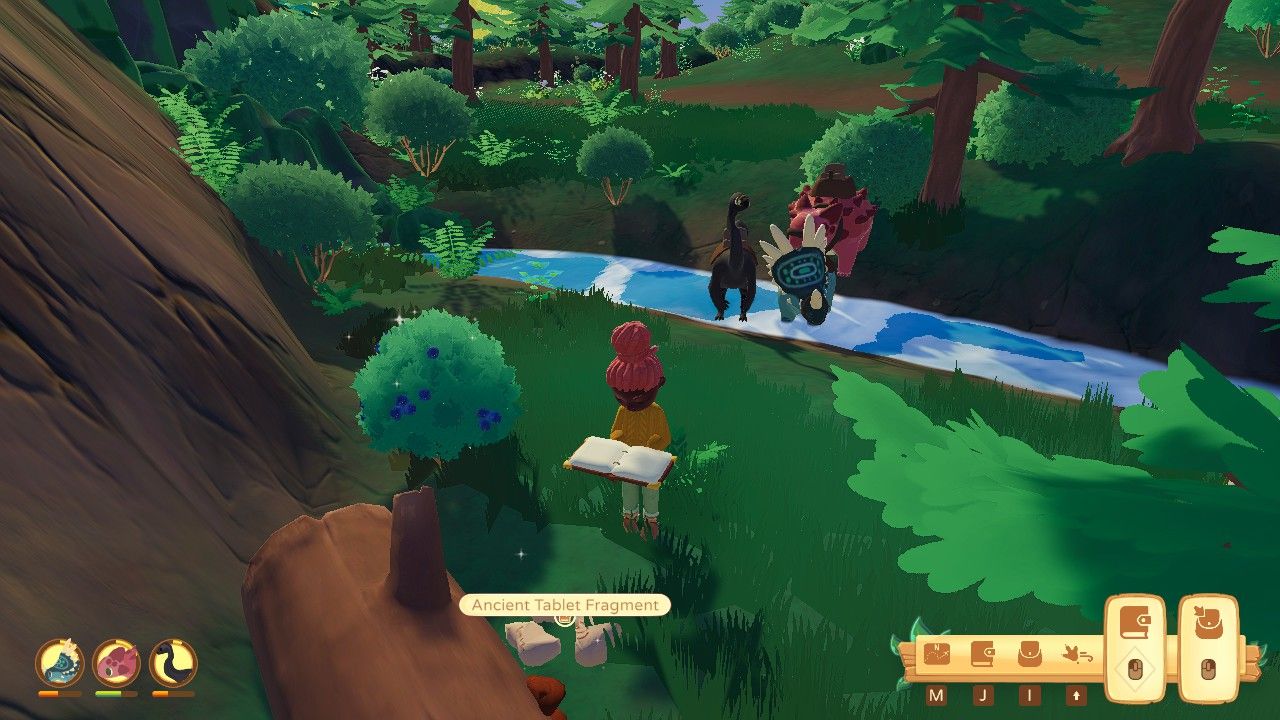Image resolution: width=1280 pixels, height=720 pixels.
Task: Open the inventory pouch icon
Action: coord(1030,655)
